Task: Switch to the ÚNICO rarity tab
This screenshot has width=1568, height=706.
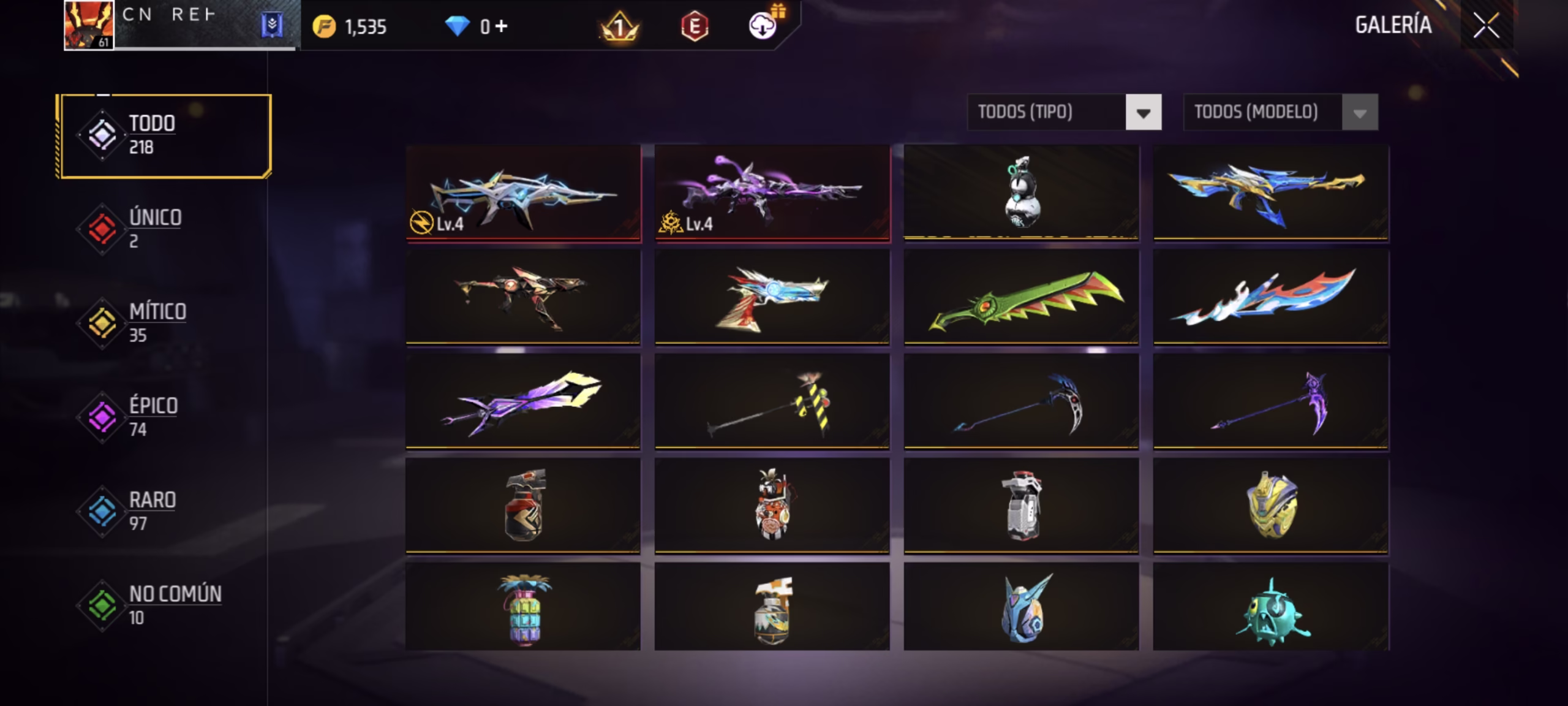Action: [154, 229]
